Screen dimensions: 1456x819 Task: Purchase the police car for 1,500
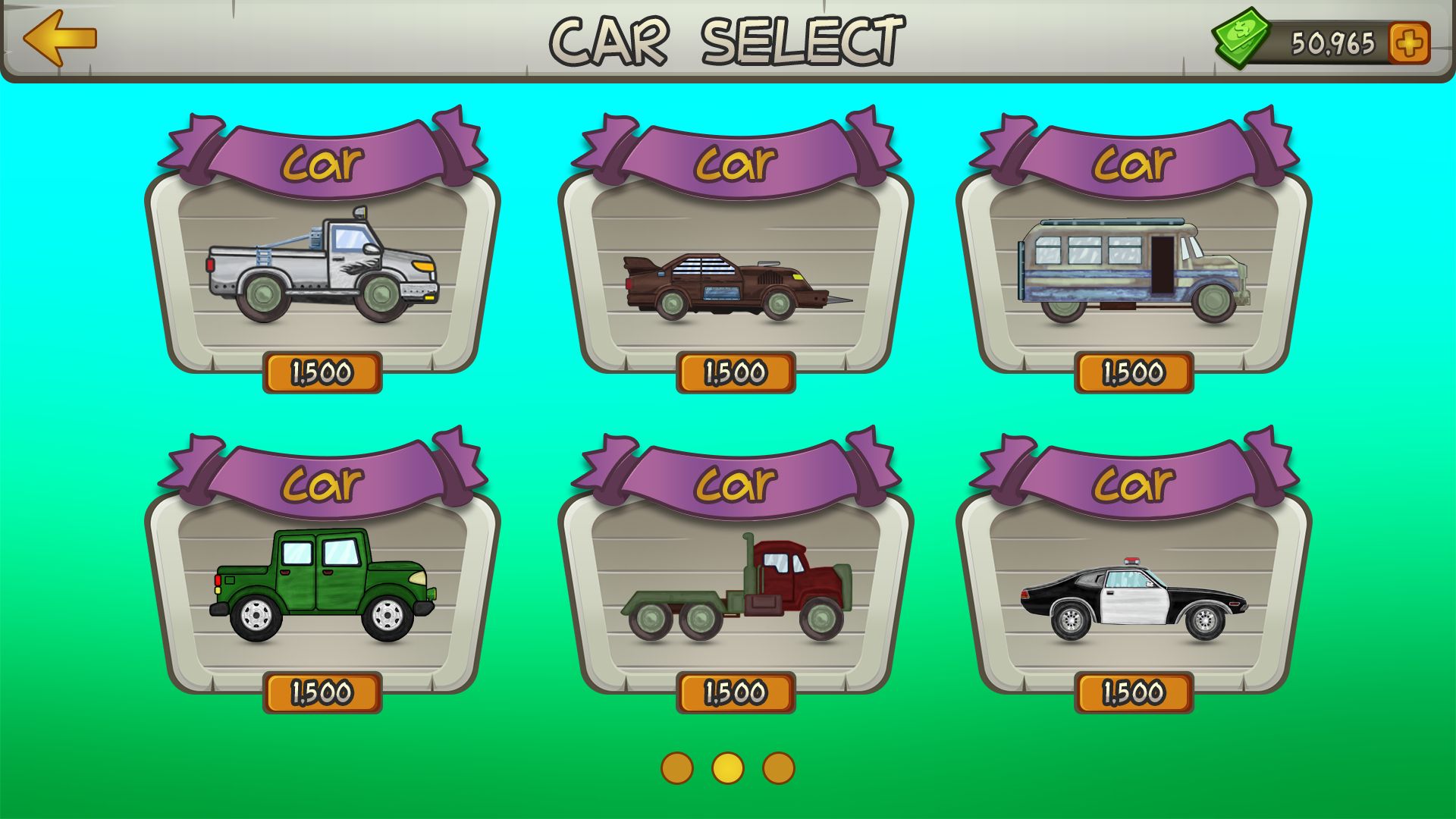pos(1134,692)
